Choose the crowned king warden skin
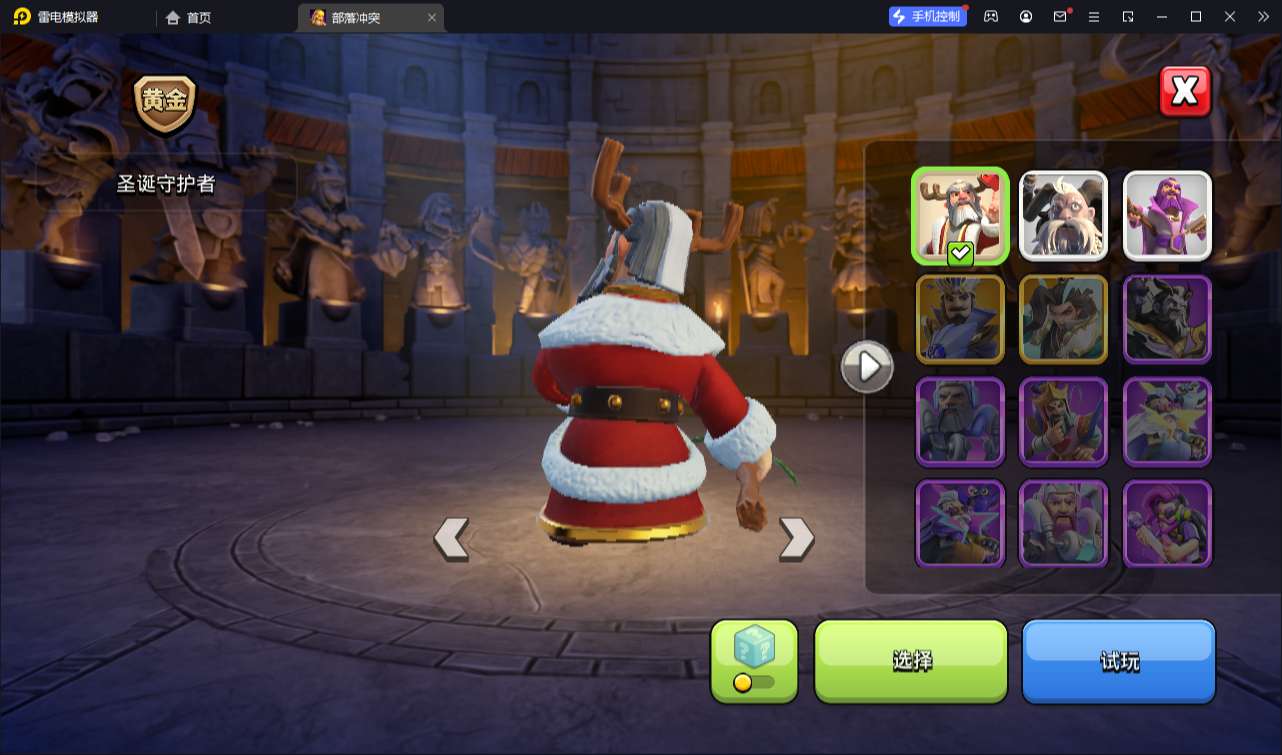 (1063, 422)
